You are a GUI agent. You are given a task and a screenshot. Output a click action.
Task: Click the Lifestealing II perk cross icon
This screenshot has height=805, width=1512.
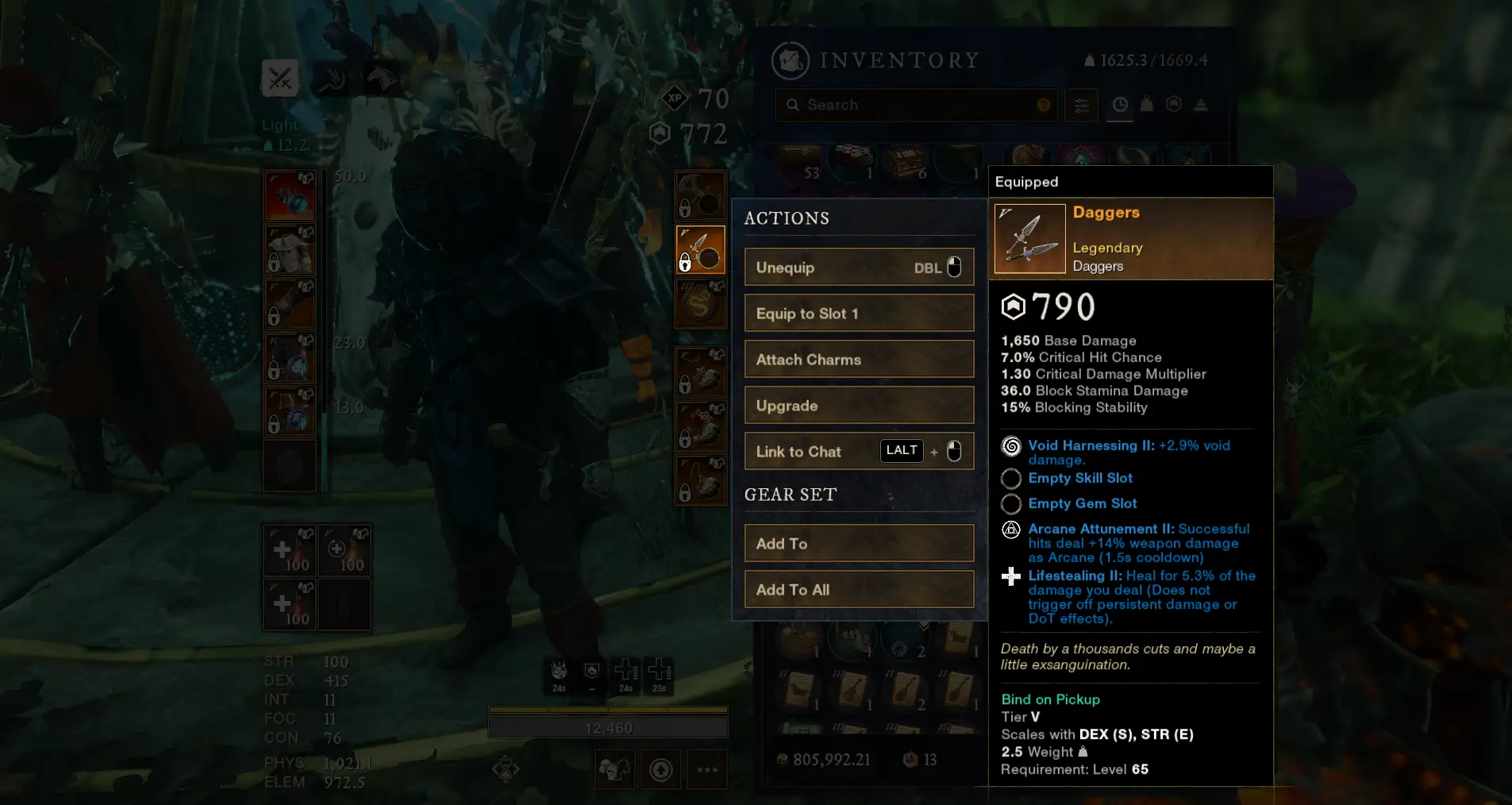pos(1011,577)
